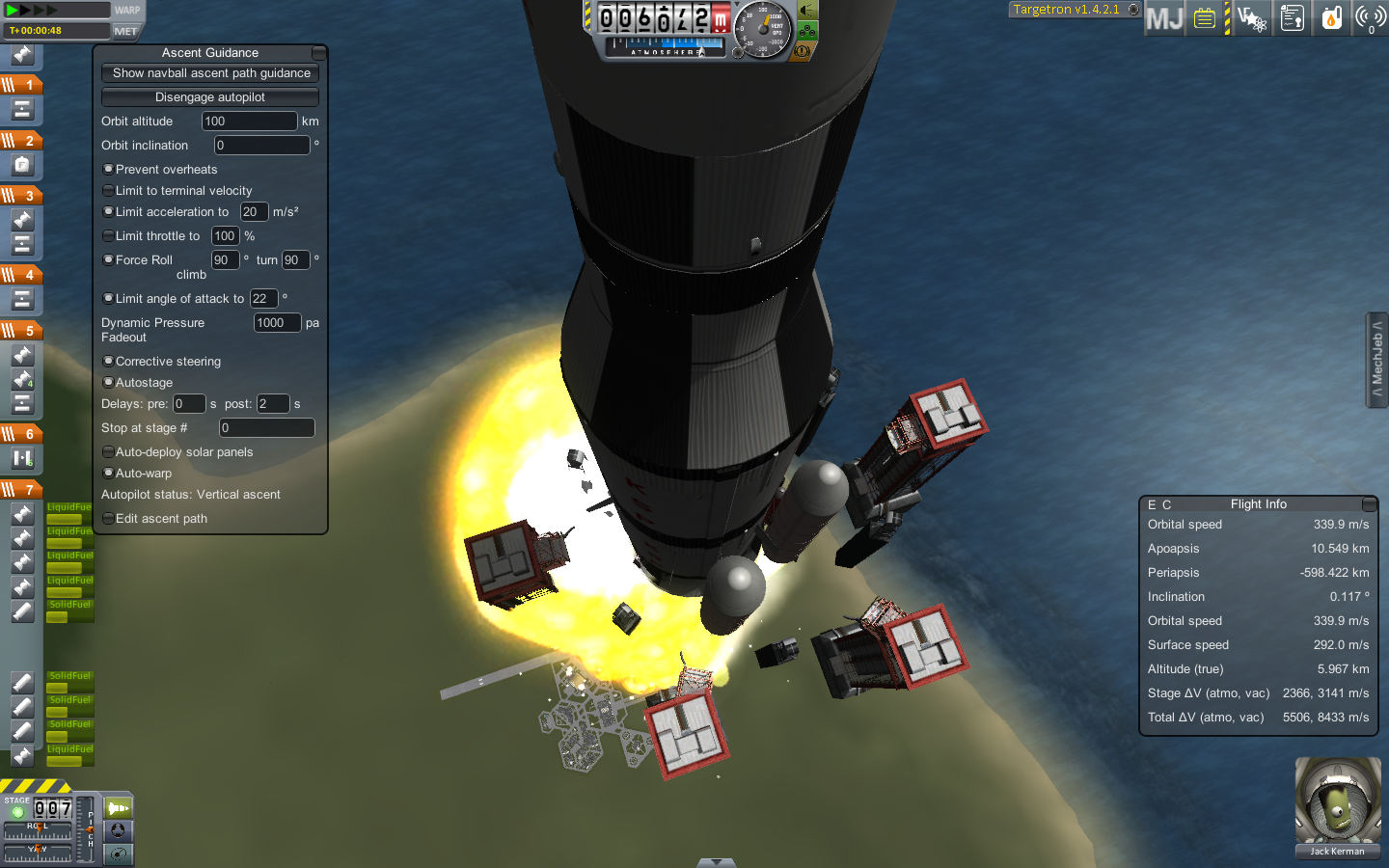Click Show navball ascent path guidance

(209, 73)
